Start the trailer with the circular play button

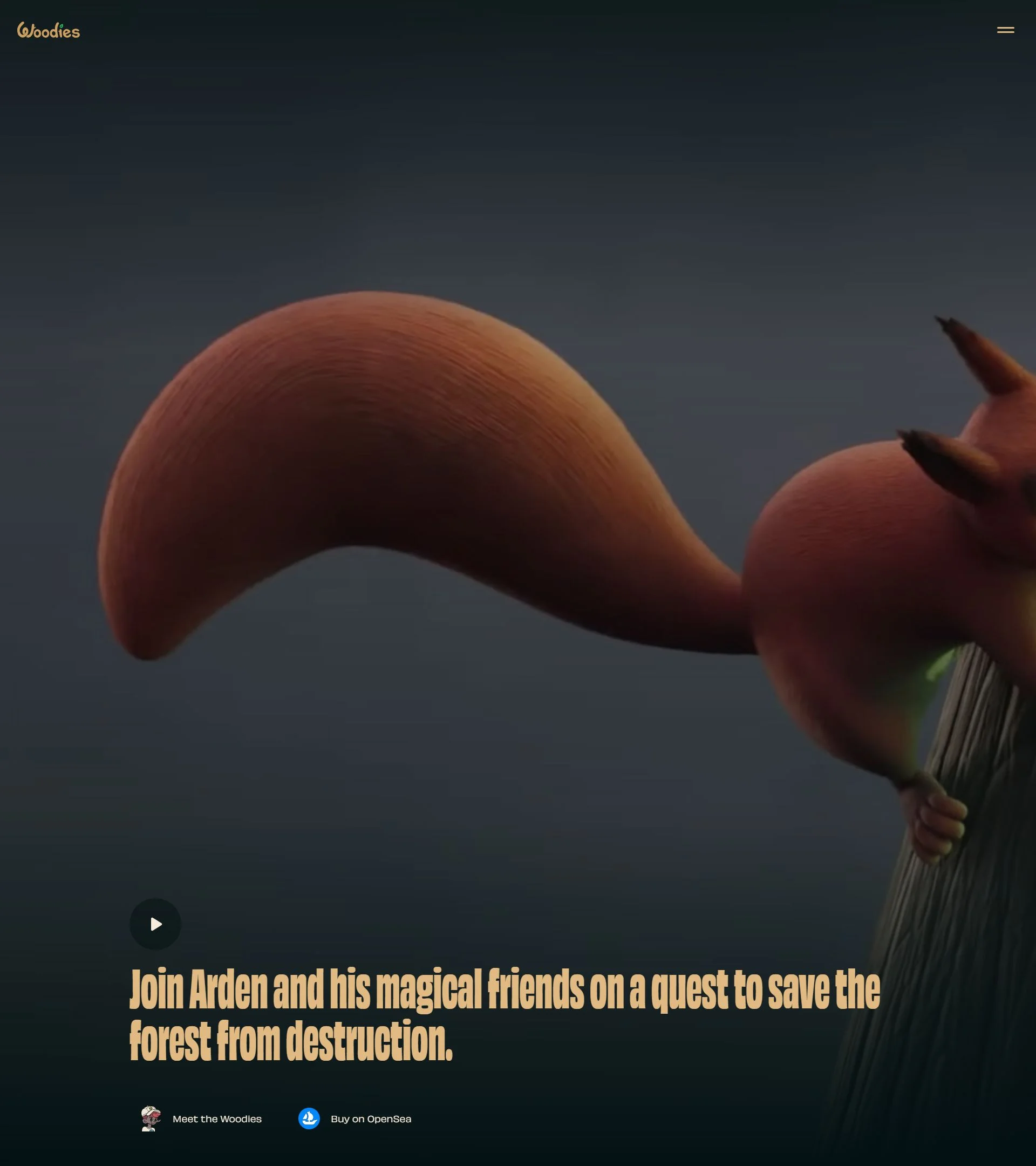click(154, 924)
